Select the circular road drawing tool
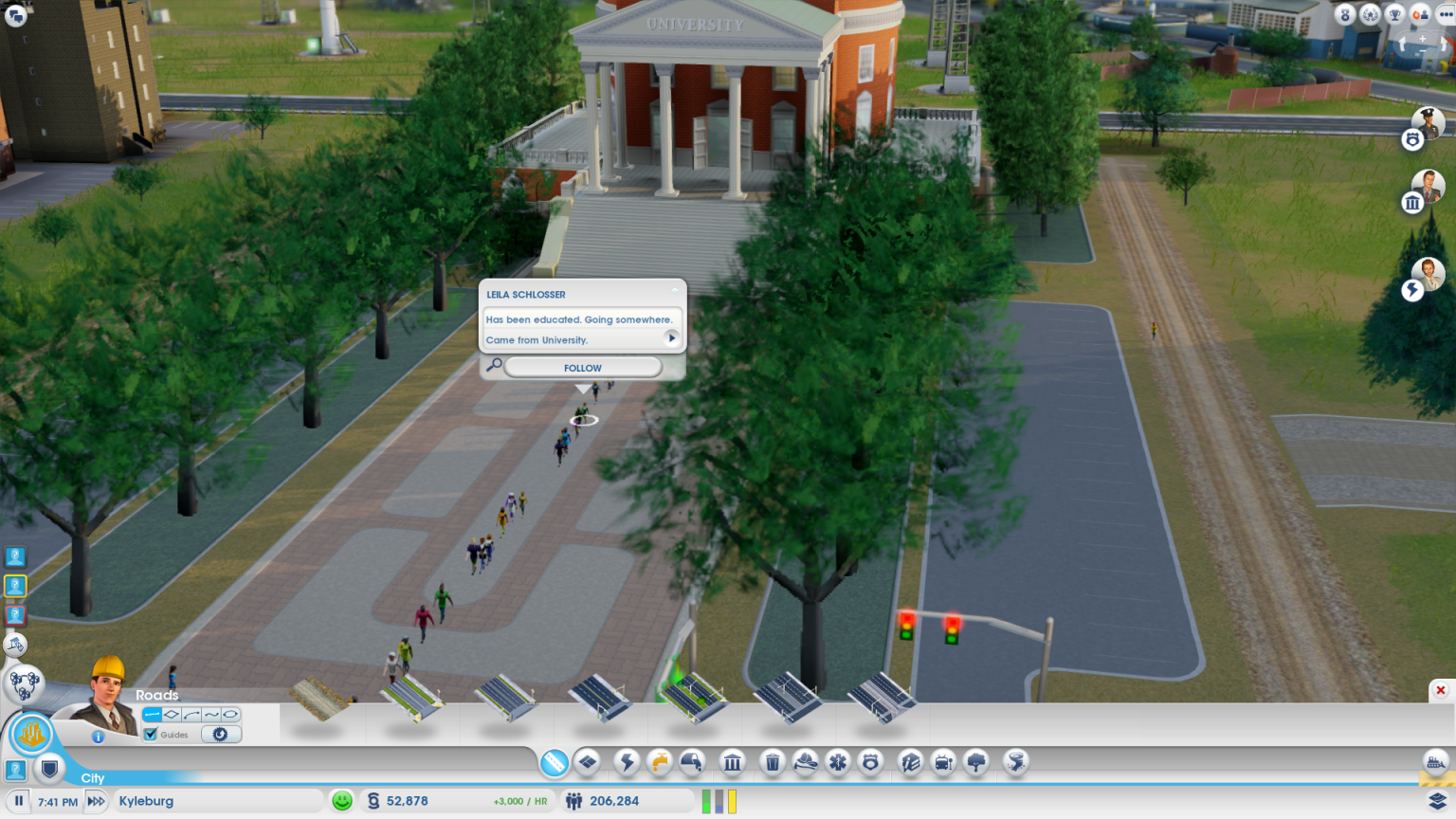This screenshot has width=1456, height=819. 230,715
